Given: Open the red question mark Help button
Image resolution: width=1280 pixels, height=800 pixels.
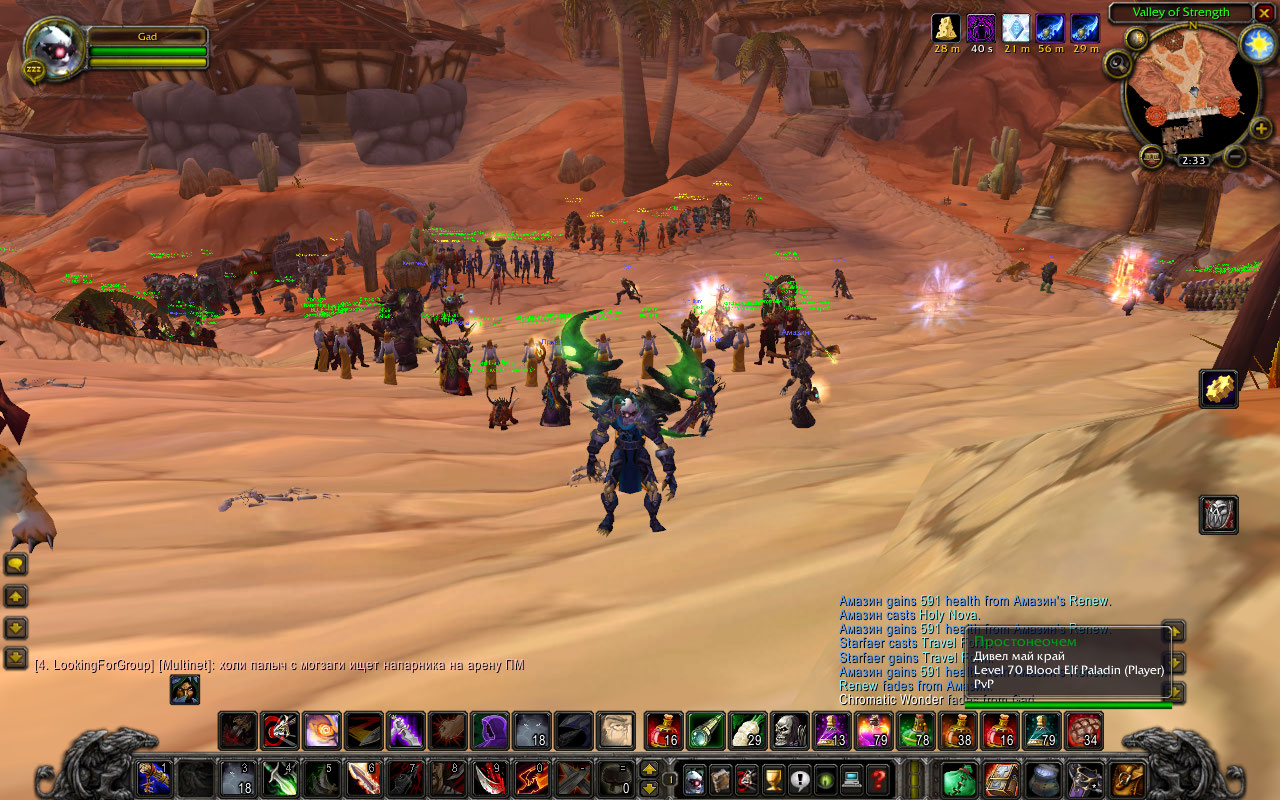Looking at the screenshot, I should coord(878,779).
